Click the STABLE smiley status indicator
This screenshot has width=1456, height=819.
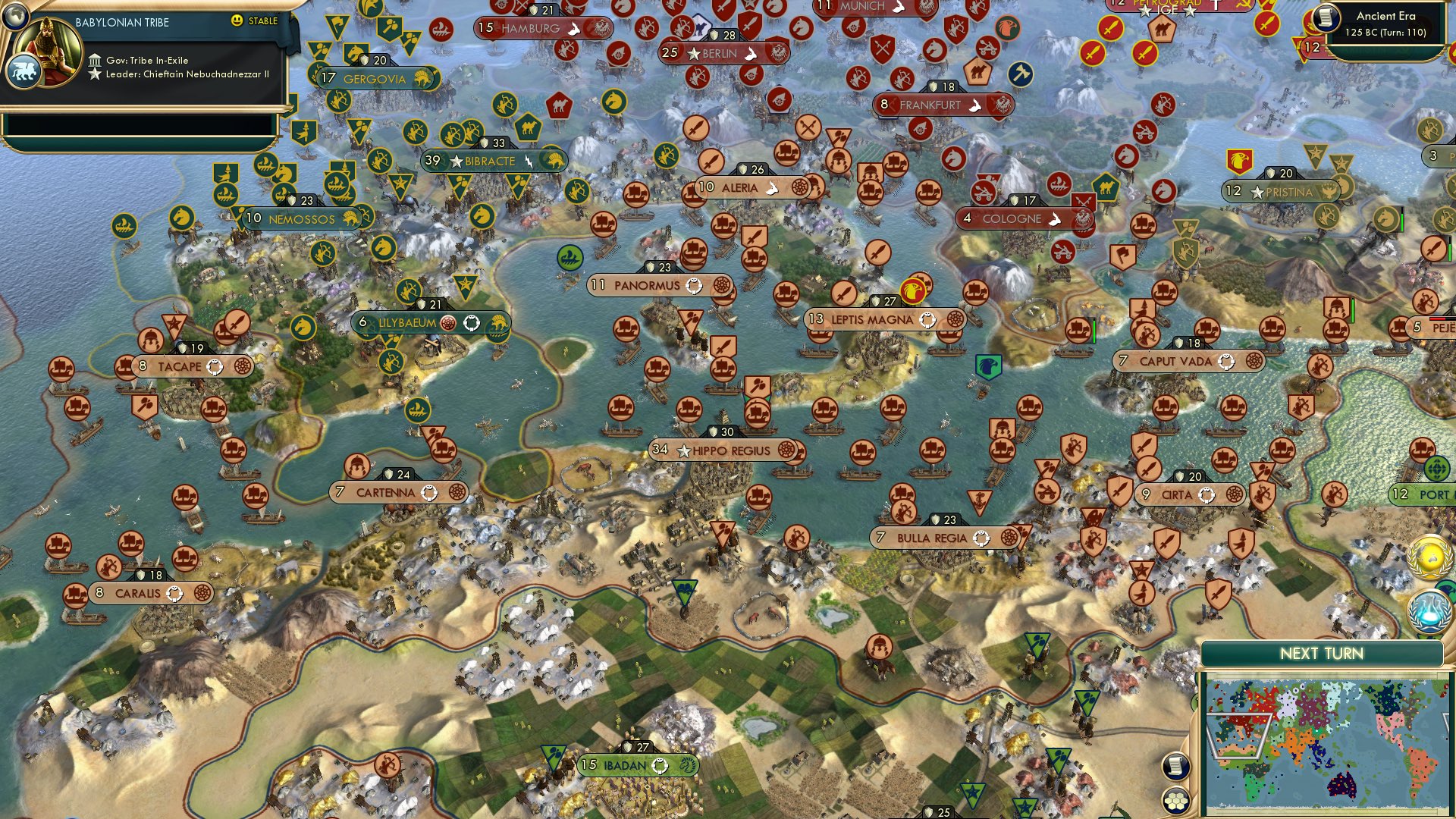coord(237,21)
